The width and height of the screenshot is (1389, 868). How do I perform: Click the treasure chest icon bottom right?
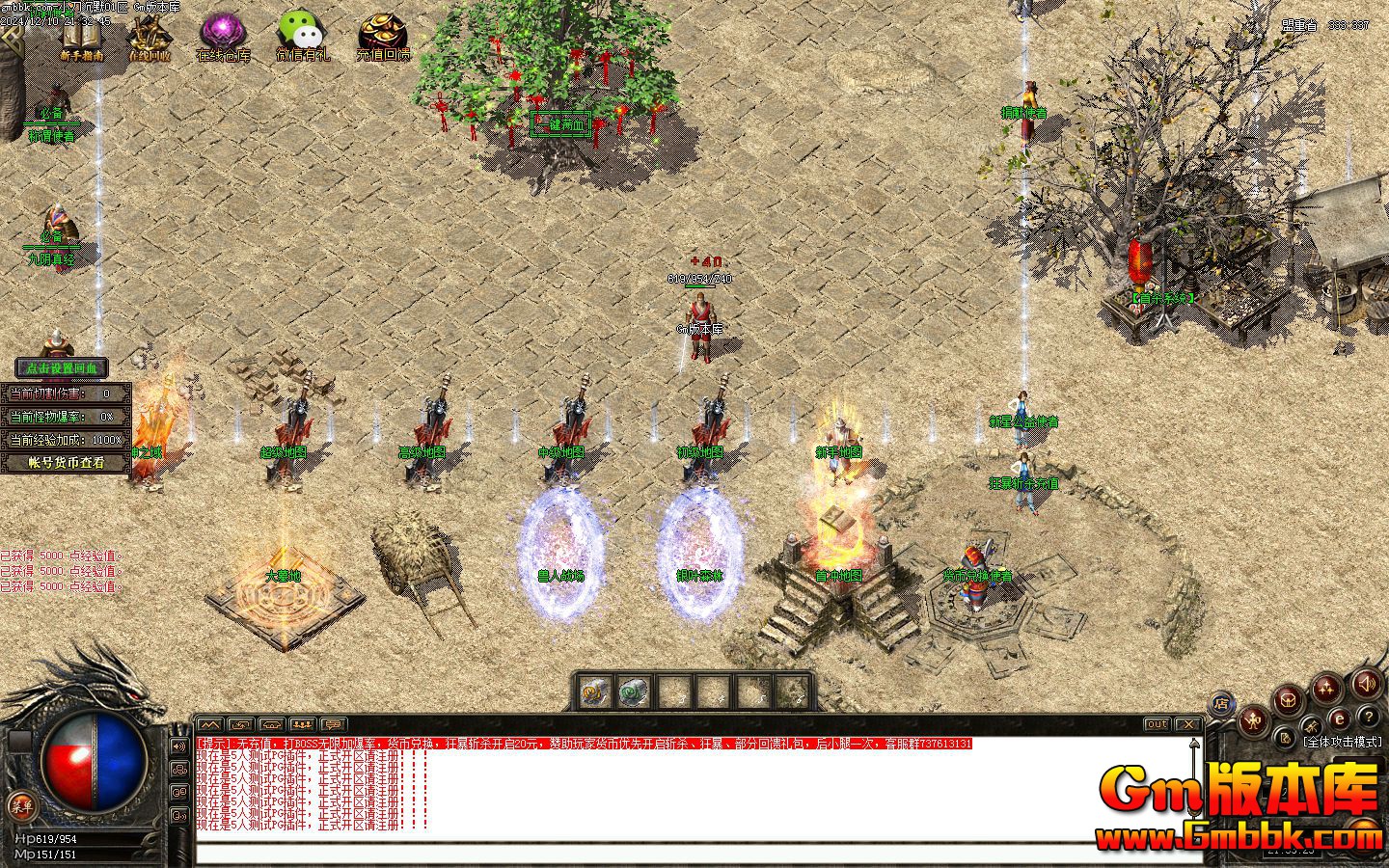tap(1287, 701)
